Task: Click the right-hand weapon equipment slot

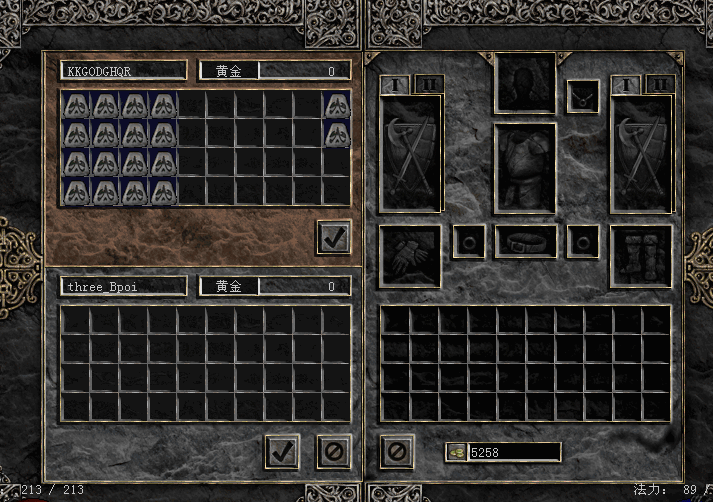Action: [x=642, y=154]
